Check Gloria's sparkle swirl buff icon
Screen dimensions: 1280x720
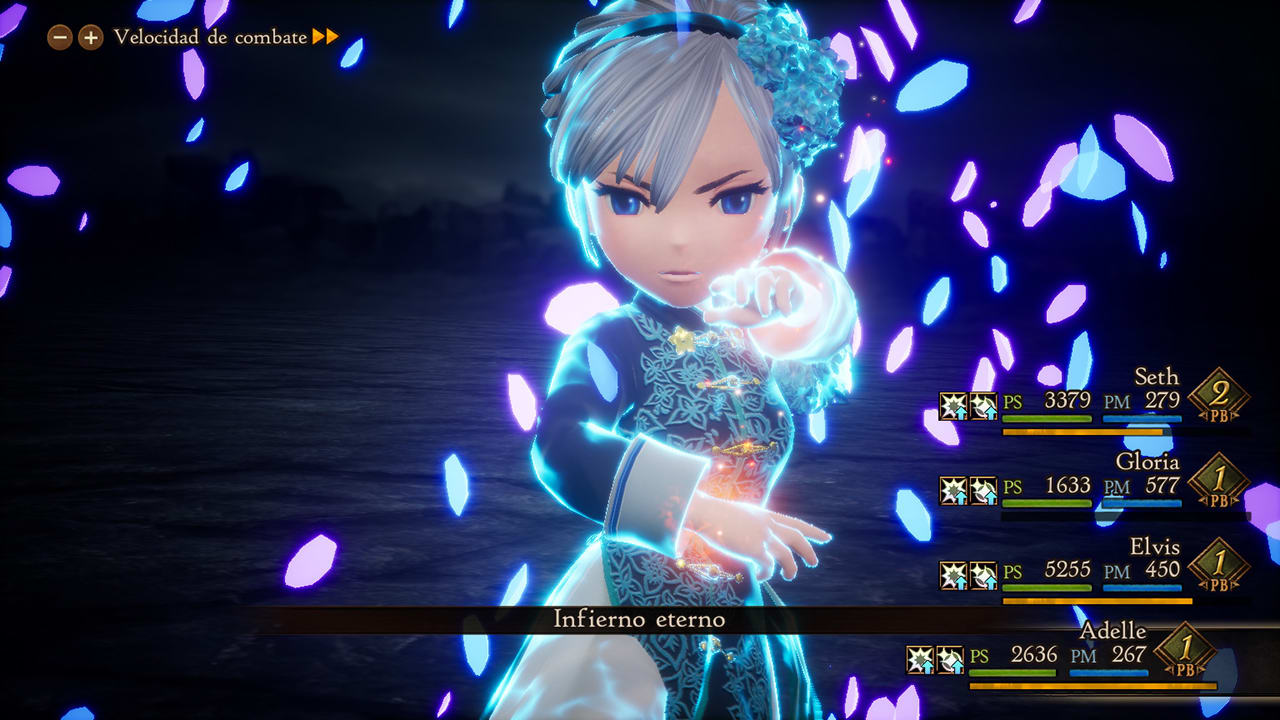984,490
